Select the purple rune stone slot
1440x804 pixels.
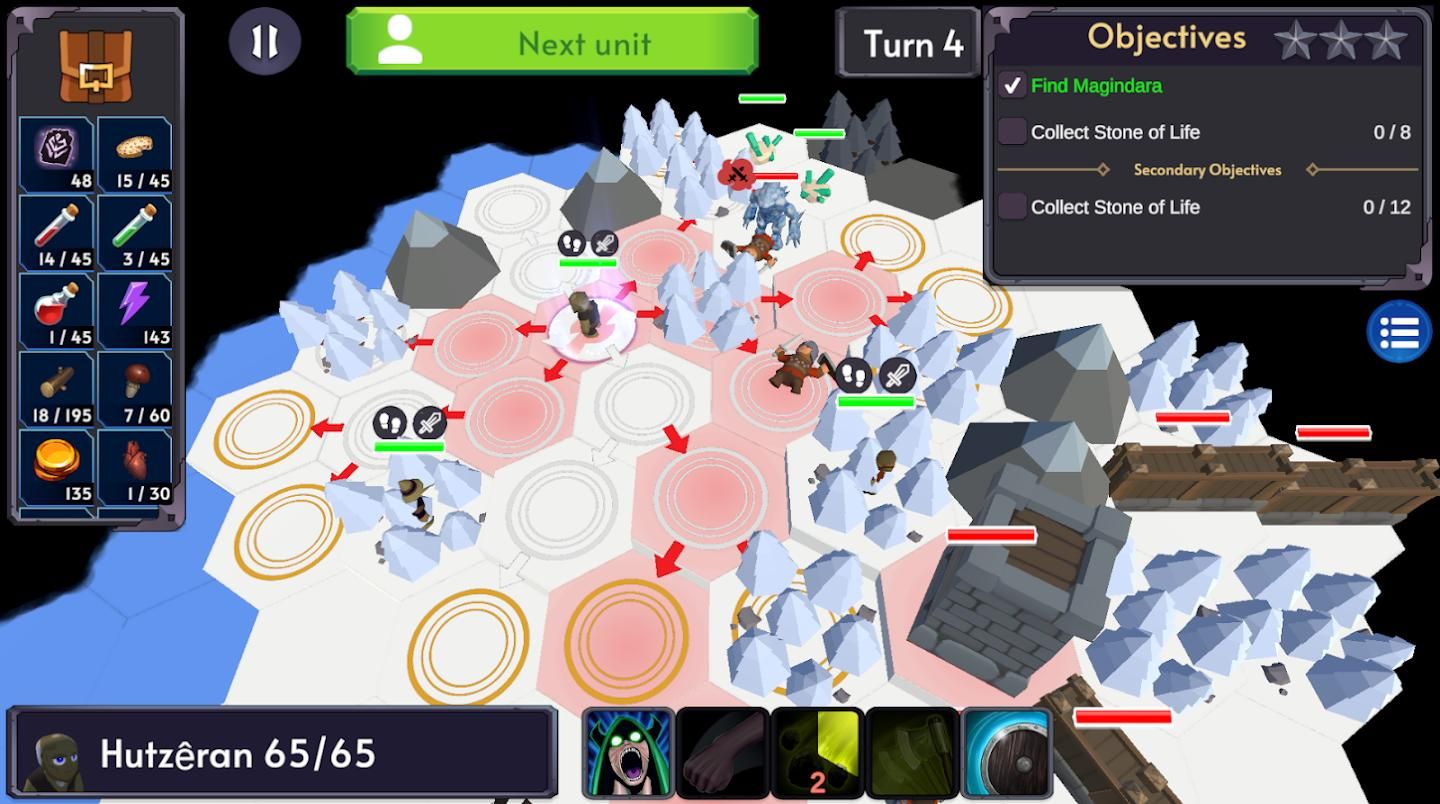tap(57, 154)
